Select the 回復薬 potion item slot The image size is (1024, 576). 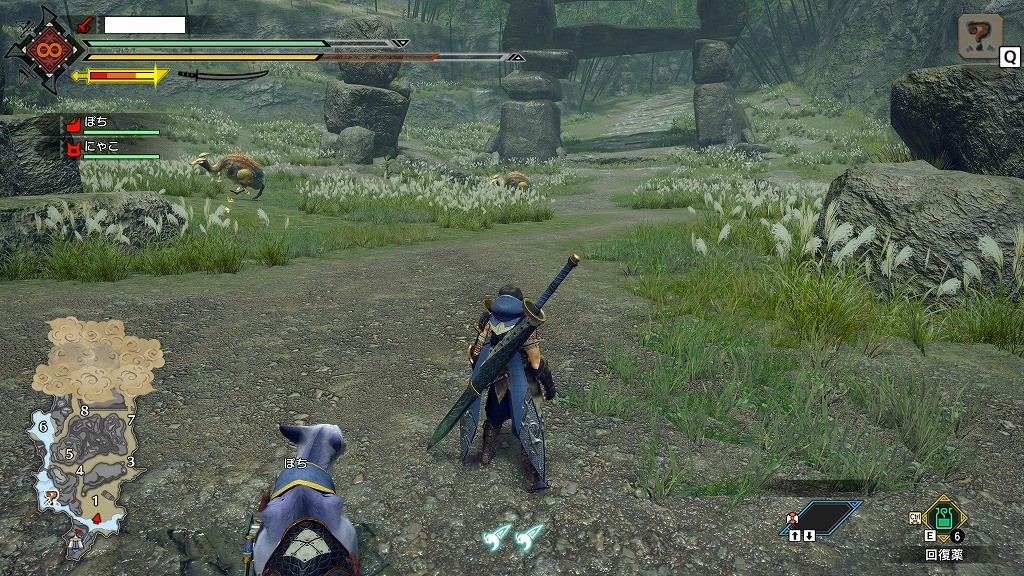click(944, 518)
